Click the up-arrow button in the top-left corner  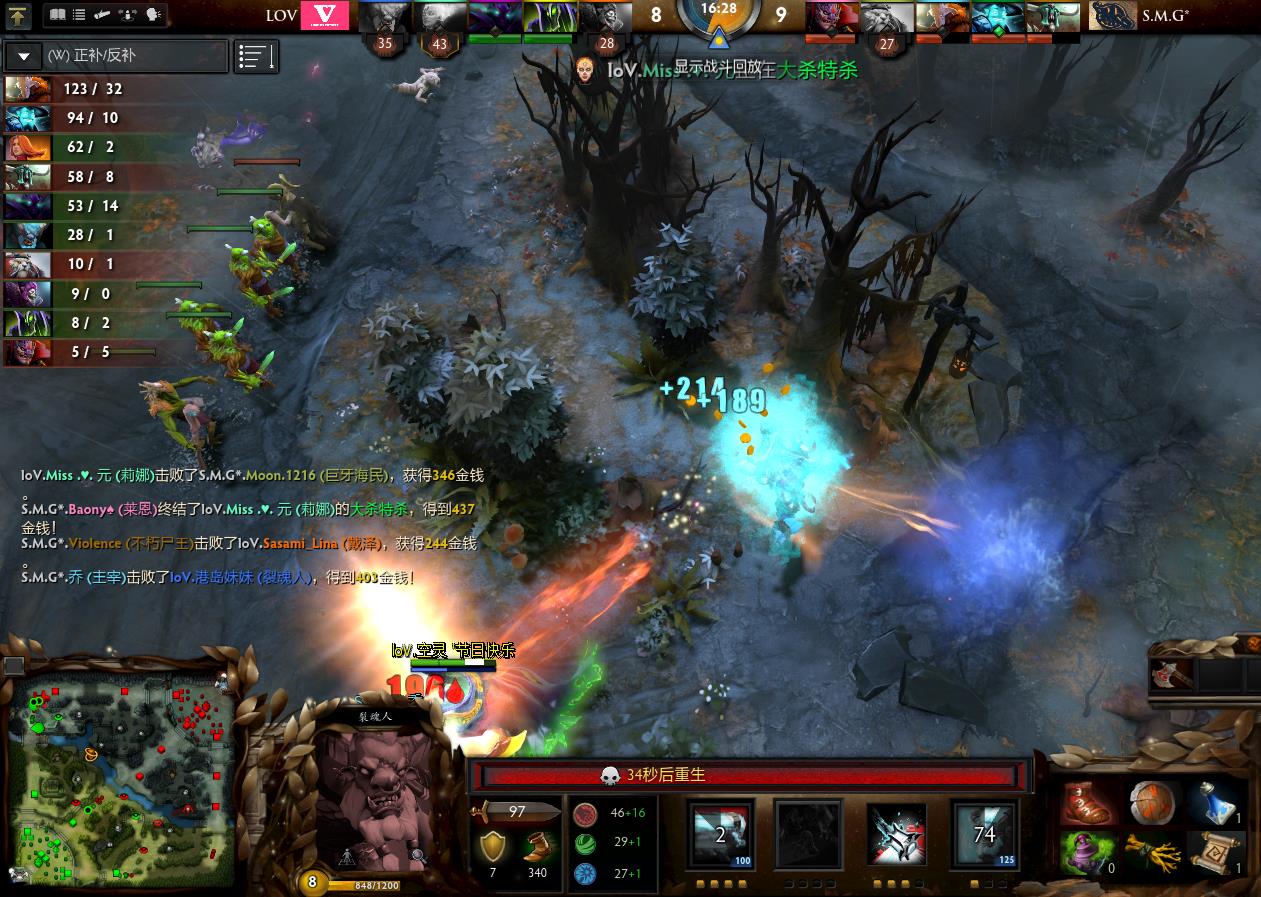(x=18, y=16)
